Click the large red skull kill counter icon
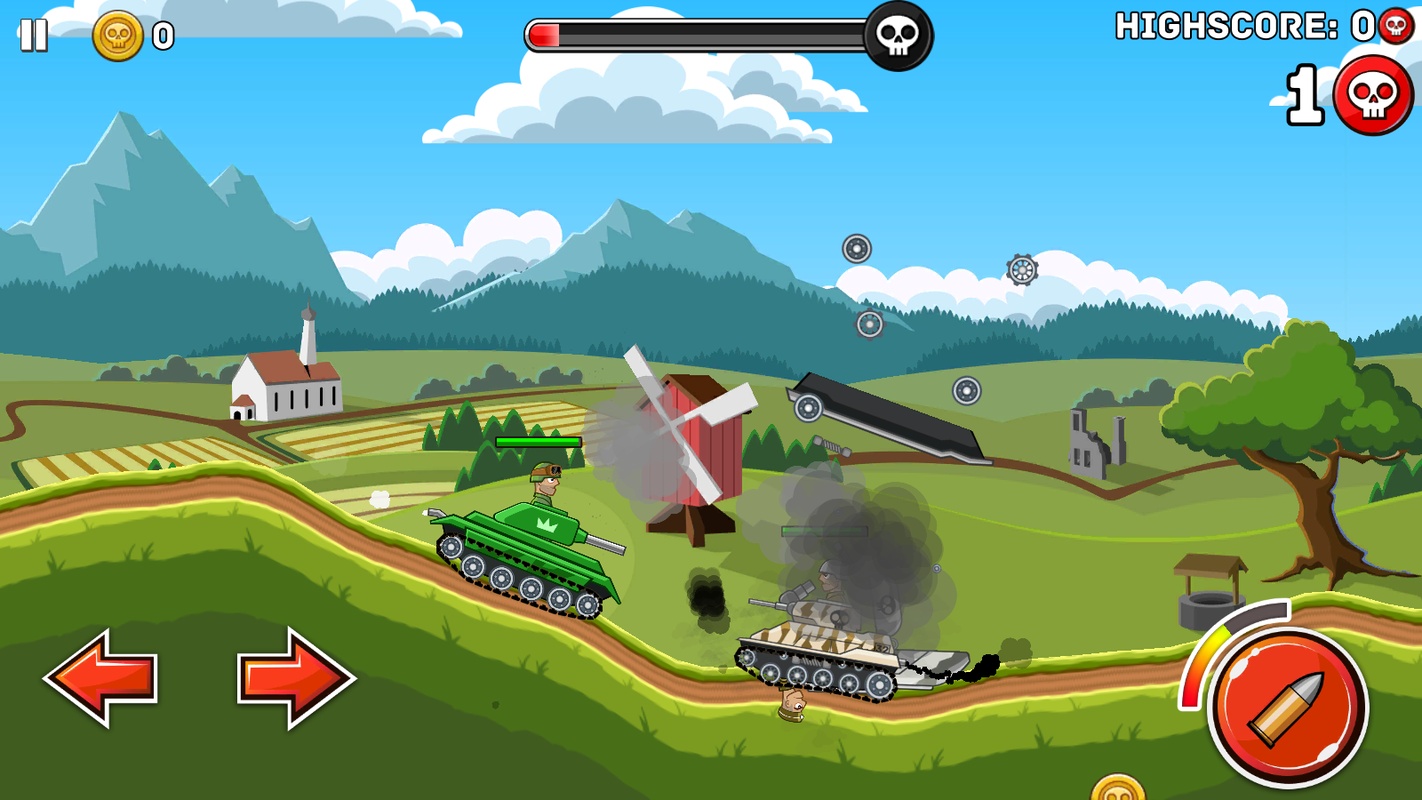 1375,94
